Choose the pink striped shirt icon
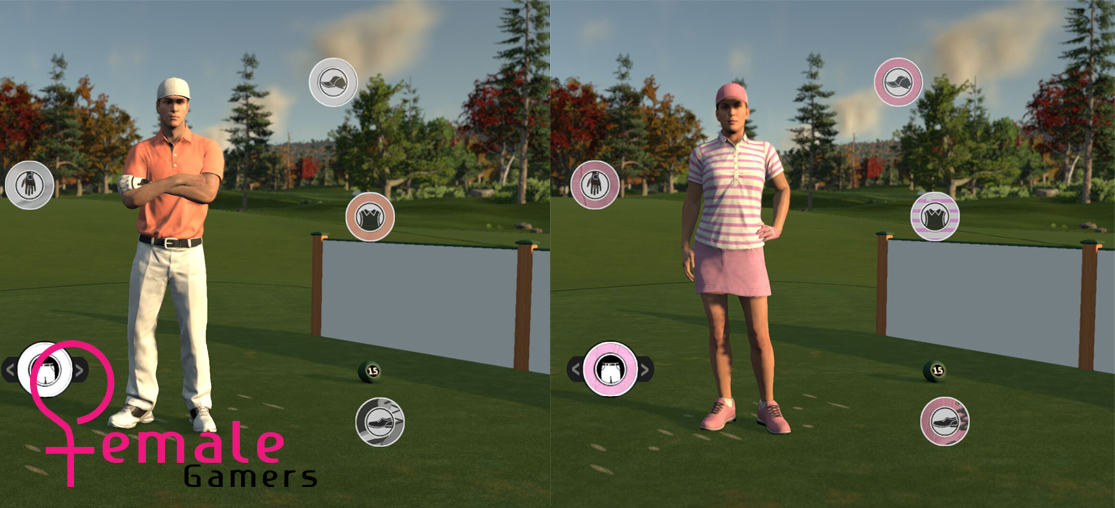Screen dimensions: 1115x508 [935, 217]
